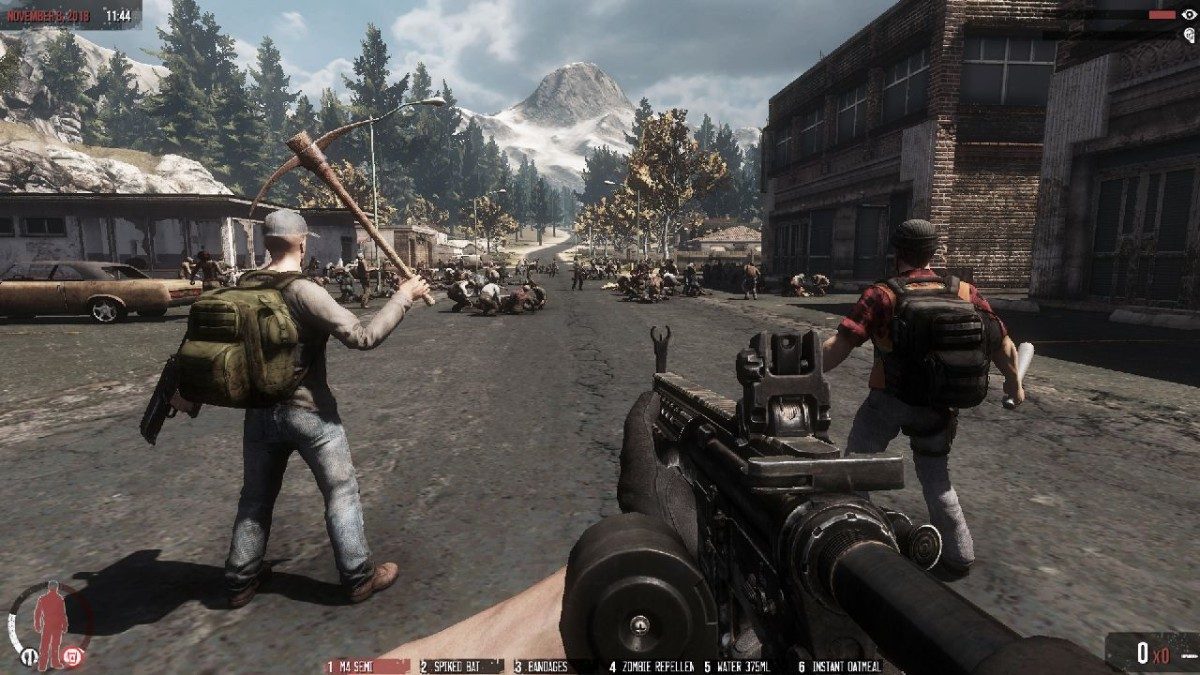Click the red water glass thirst icon
The height and width of the screenshot is (675, 1200).
click(x=71, y=657)
